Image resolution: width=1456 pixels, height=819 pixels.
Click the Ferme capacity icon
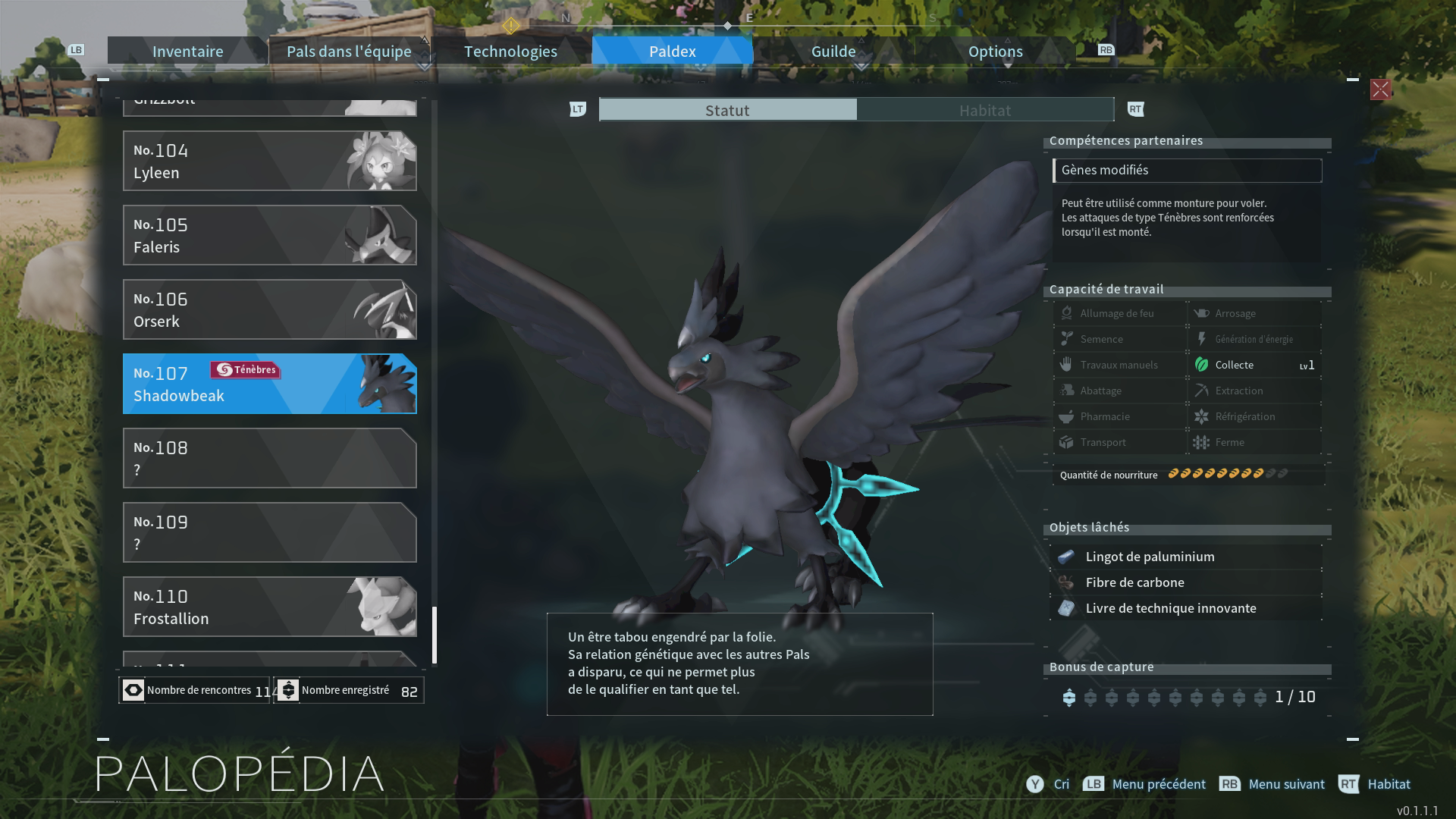pos(1202,442)
